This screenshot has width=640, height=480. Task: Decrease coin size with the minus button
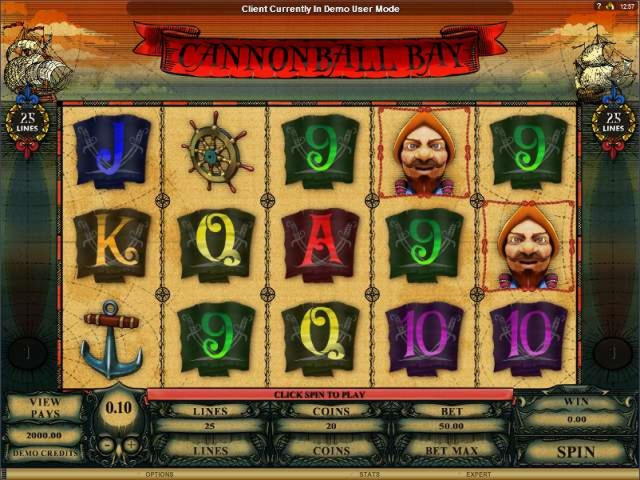pos(107,443)
